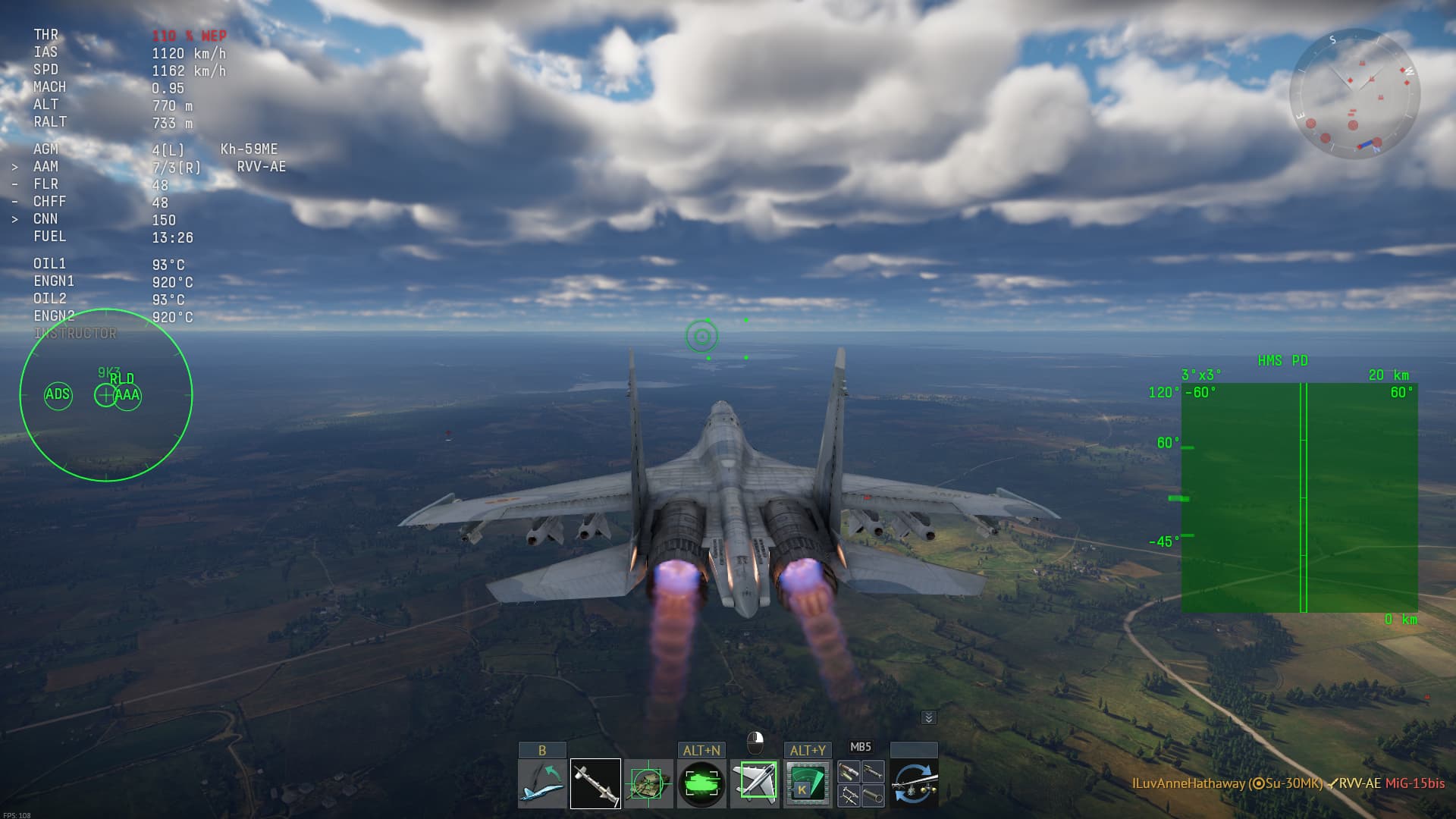Viewport: 1456px width, 819px height.
Task: Collapse the action bar with chevron button
Action: [928, 717]
